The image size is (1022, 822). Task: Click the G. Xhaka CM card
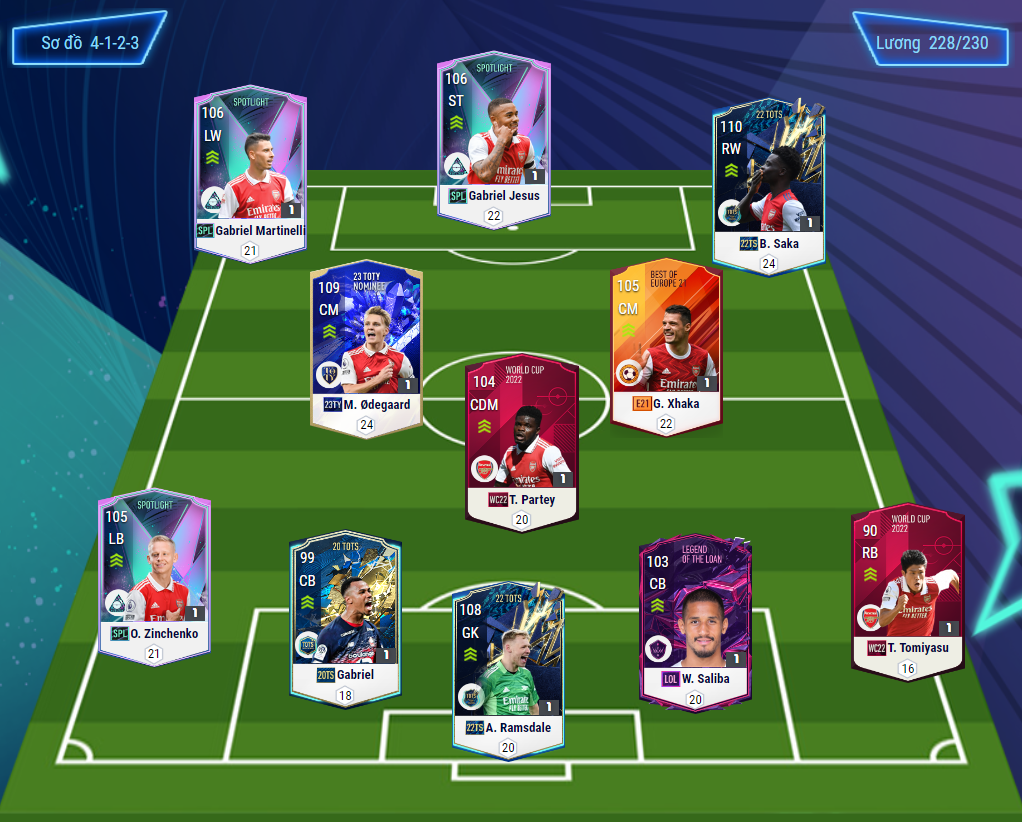(x=665, y=340)
